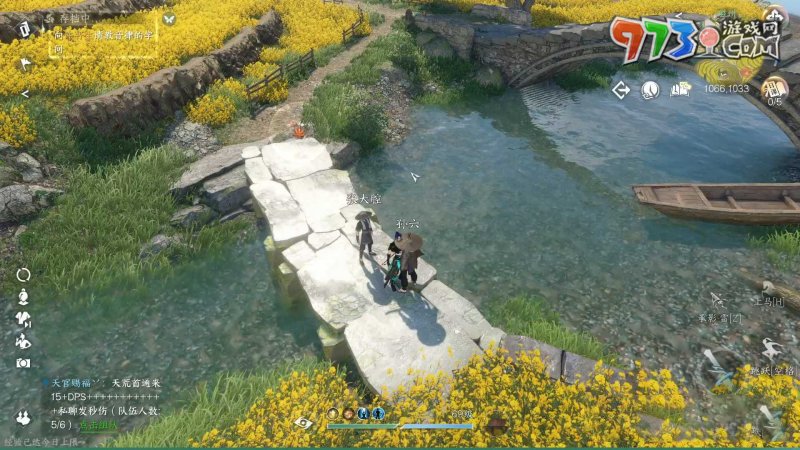Click the circular refresh arrow icon
Image resolution: width=800 pixels, height=450 pixels.
23,274
